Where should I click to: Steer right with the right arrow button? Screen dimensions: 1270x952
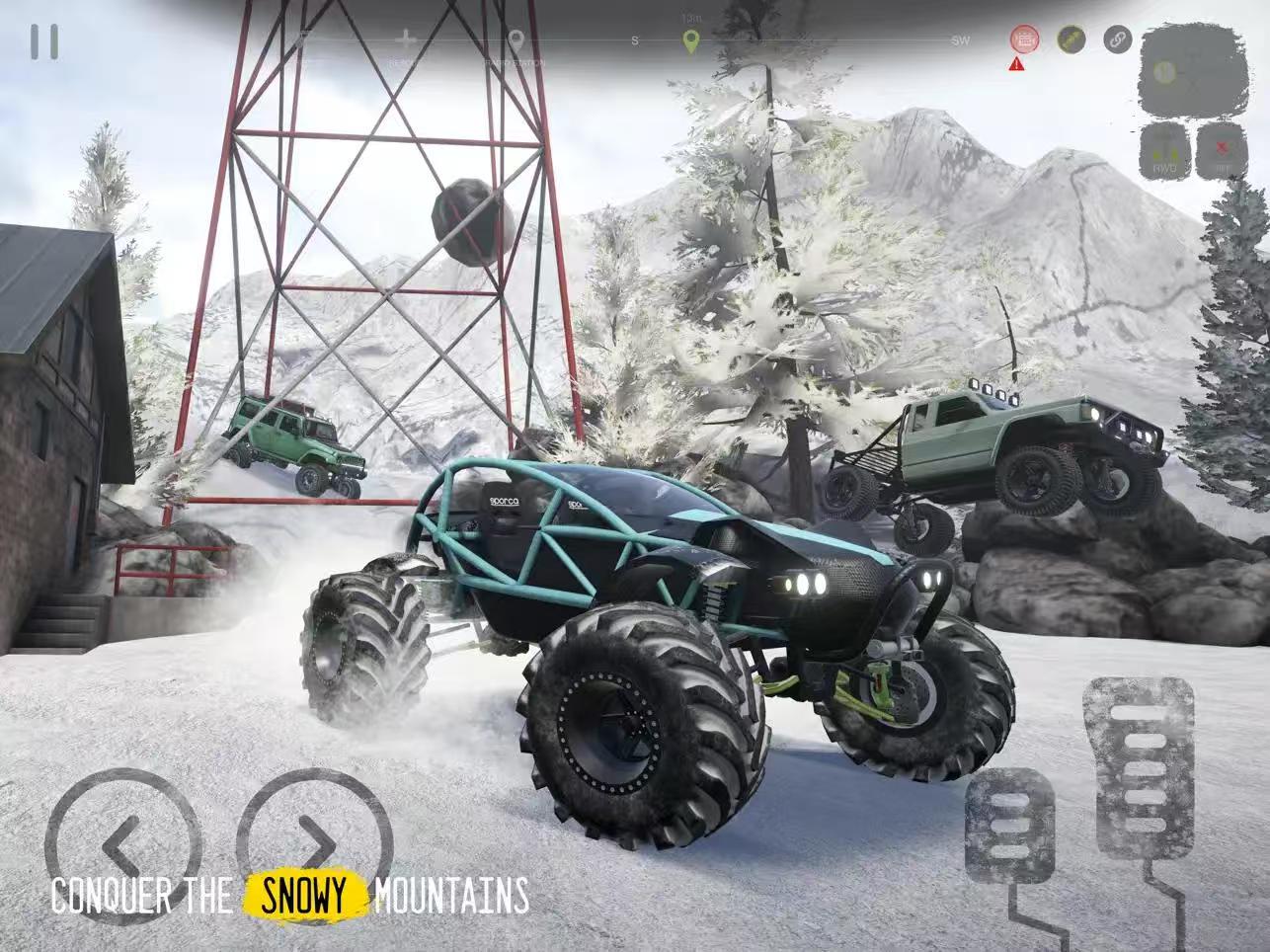point(314,842)
